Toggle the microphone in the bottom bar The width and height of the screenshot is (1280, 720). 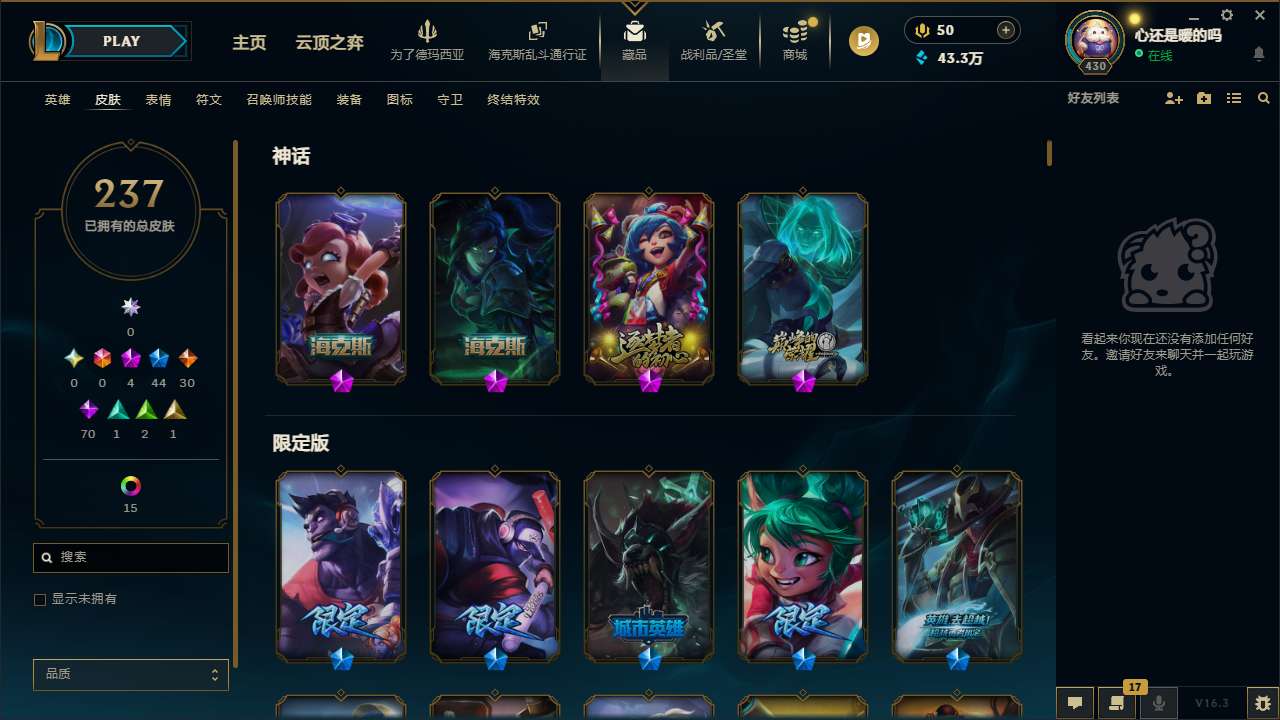[1157, 703]
